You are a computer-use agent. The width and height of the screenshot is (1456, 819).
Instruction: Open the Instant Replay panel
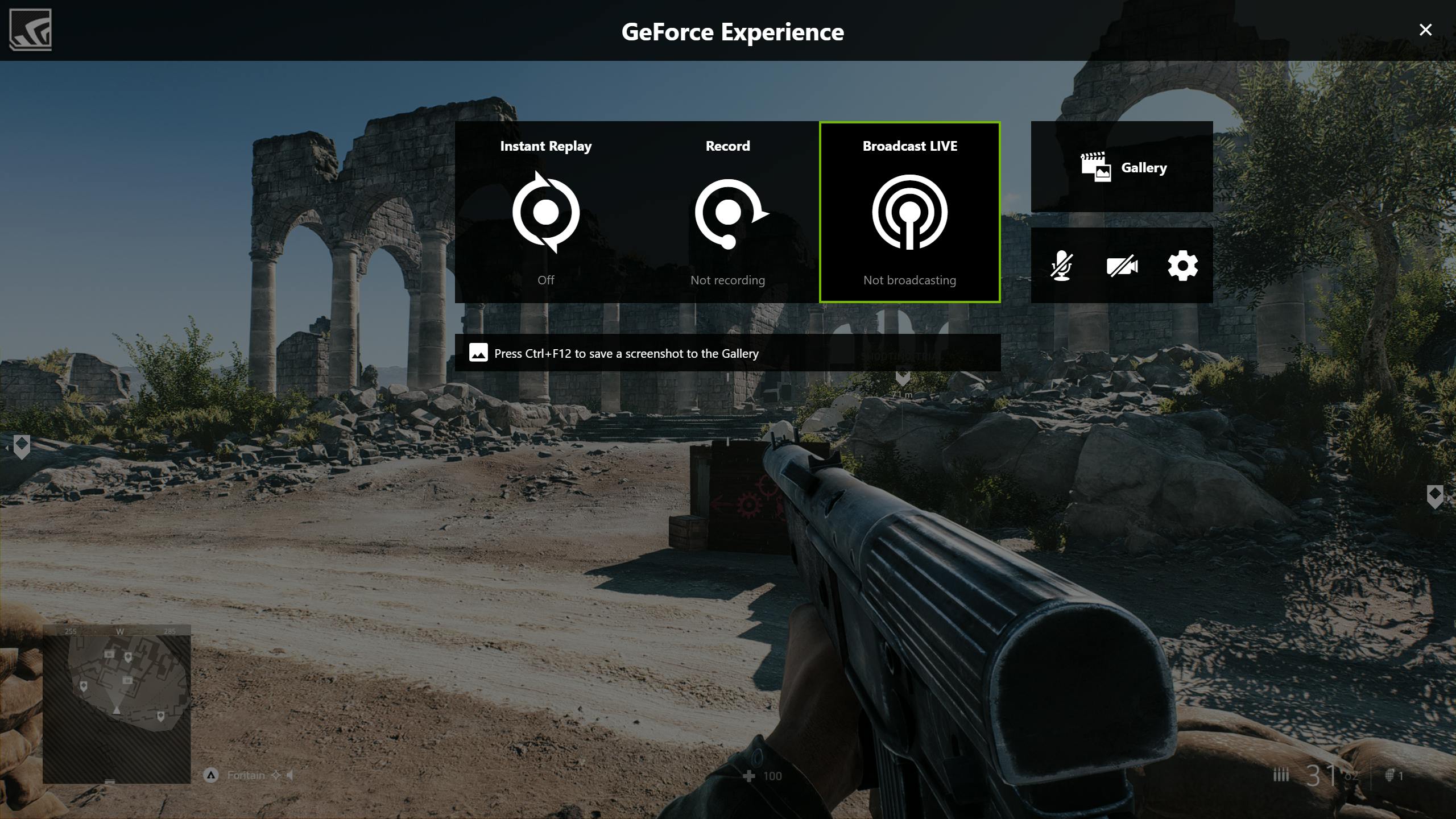pyautogui.click(x=546, y=212)
